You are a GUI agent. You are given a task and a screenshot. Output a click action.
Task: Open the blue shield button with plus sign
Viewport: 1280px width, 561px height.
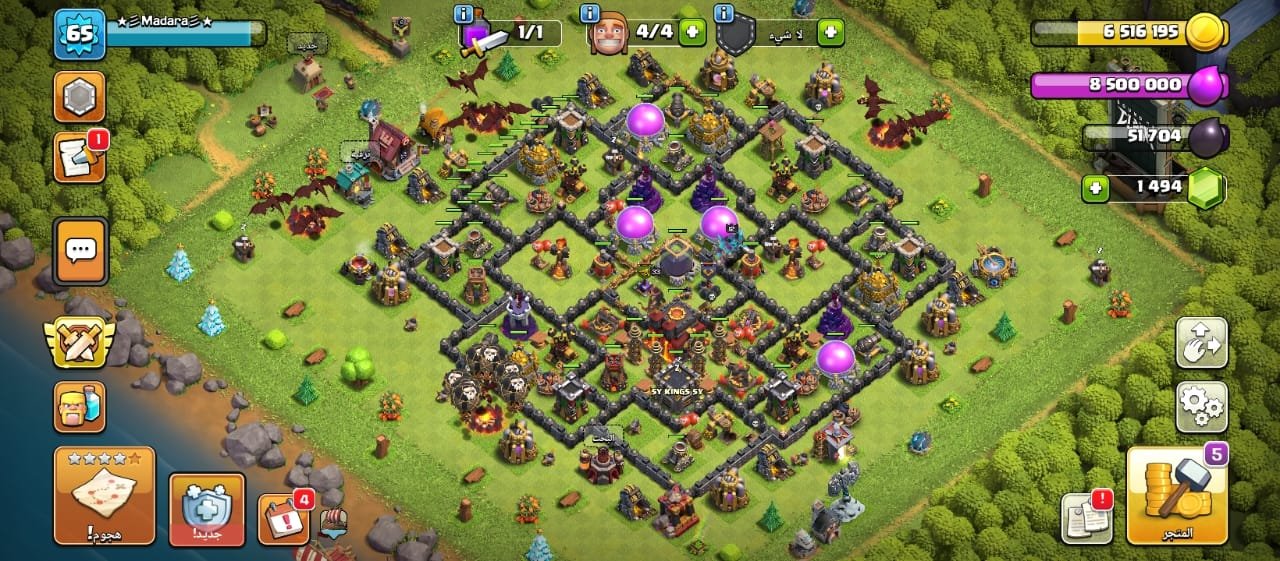point(207,508)
